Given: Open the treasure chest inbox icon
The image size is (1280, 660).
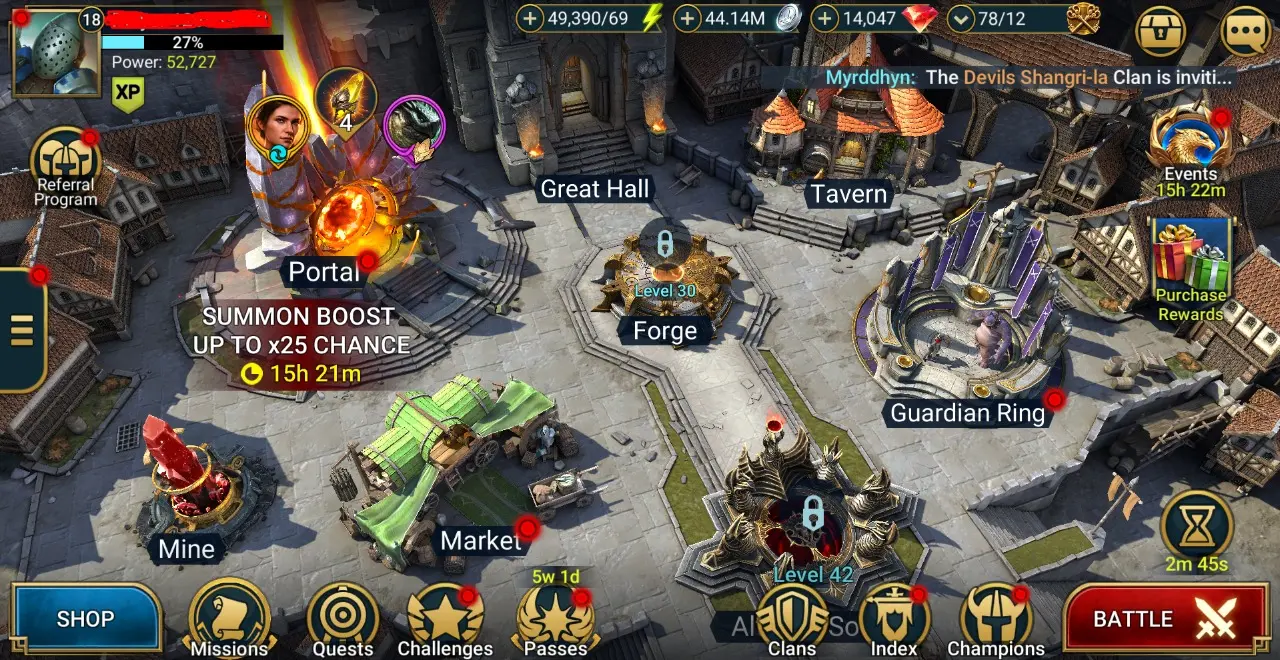Looking at the screenshot, I should click(x=1161, y=32).
